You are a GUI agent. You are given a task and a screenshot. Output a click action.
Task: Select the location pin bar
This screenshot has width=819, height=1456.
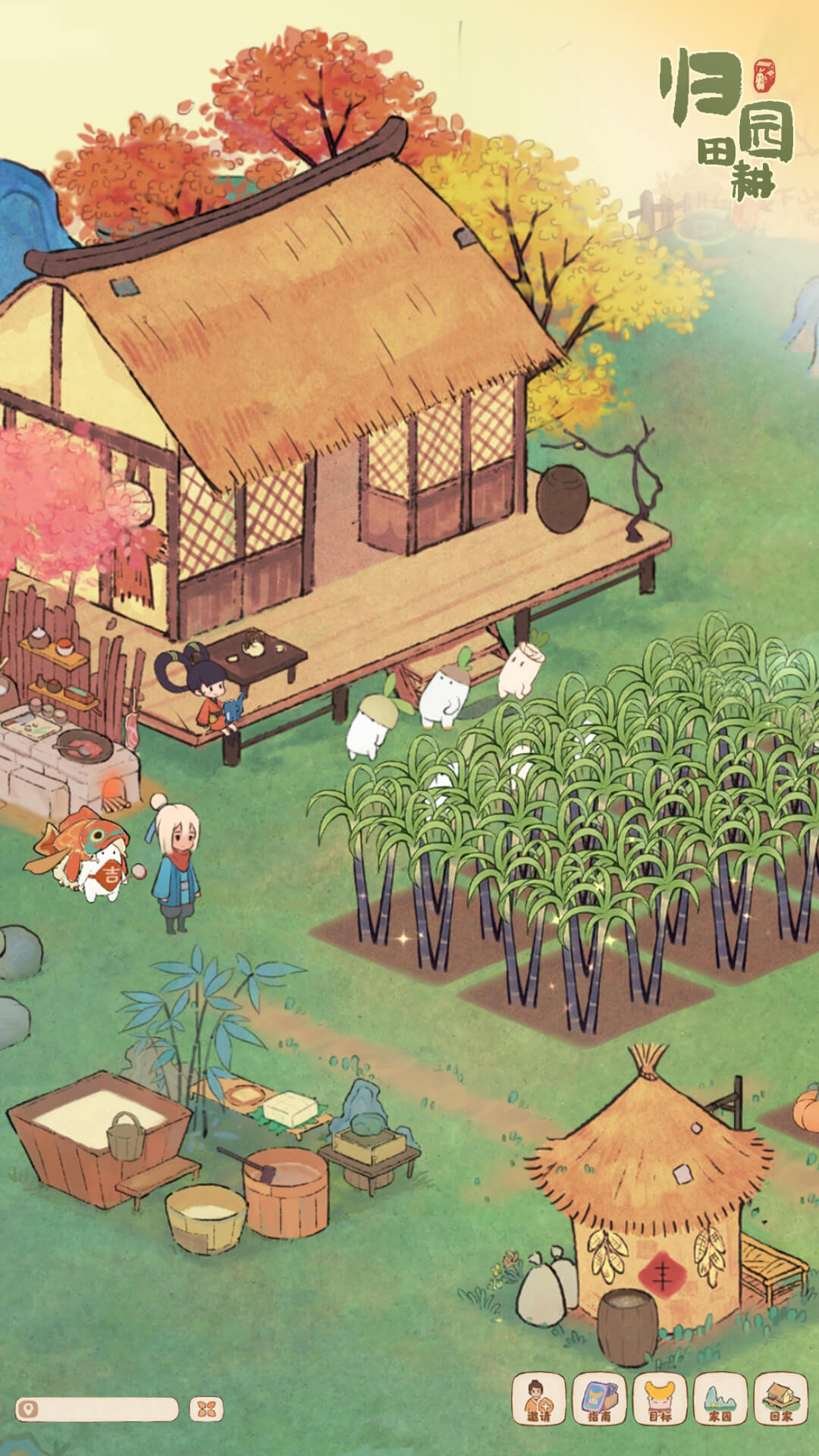97,1409
